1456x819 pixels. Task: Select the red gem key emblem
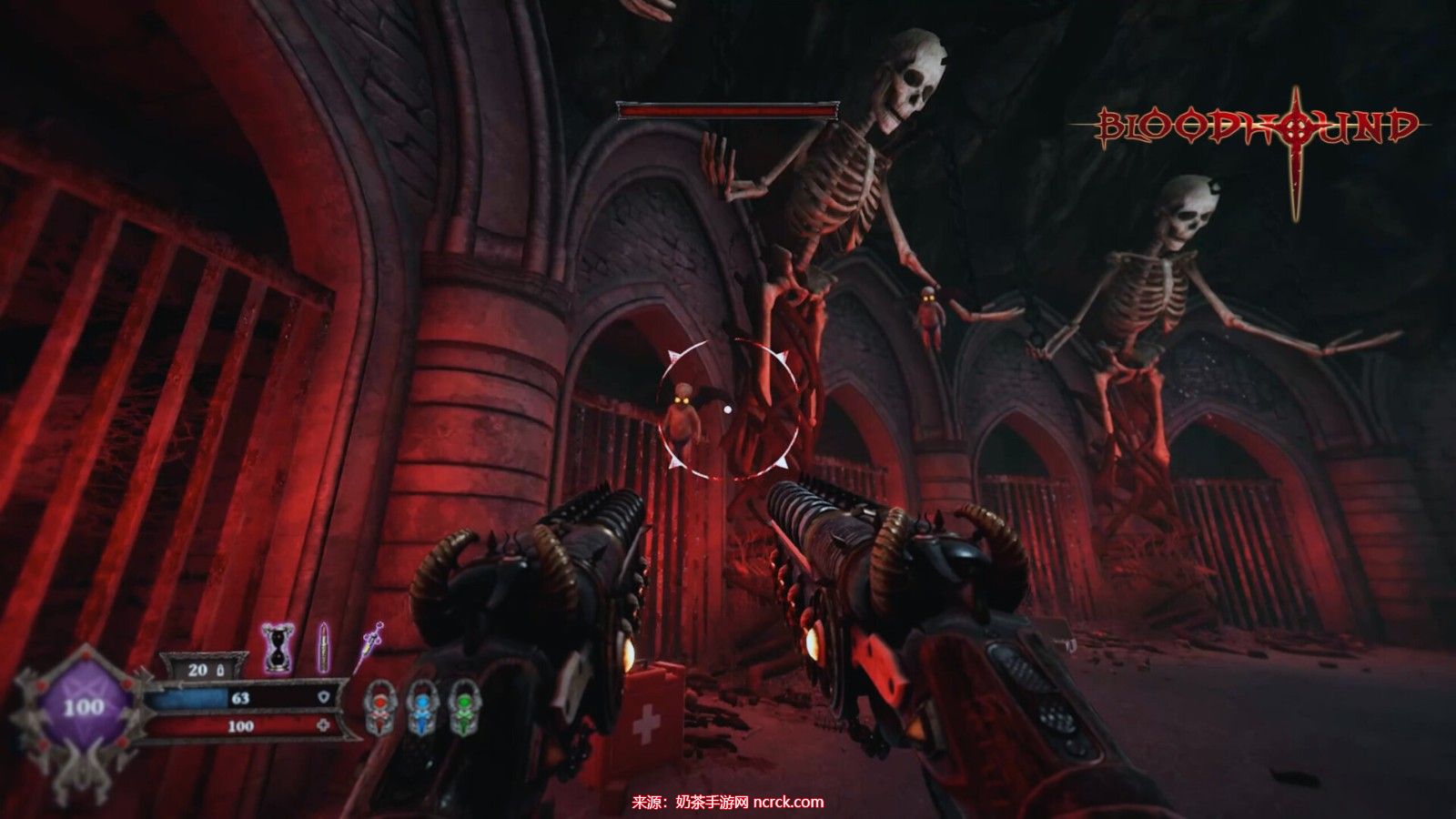[x=378, y=707]
